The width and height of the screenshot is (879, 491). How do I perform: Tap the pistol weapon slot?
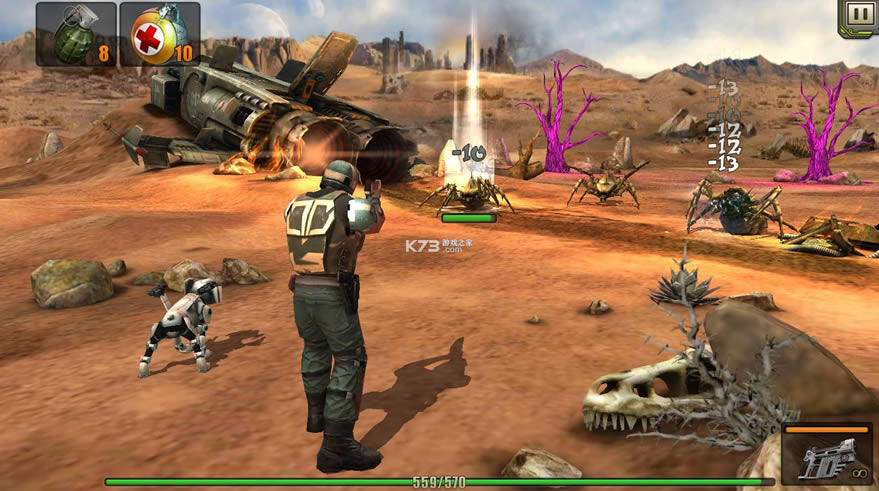[826, 455]
